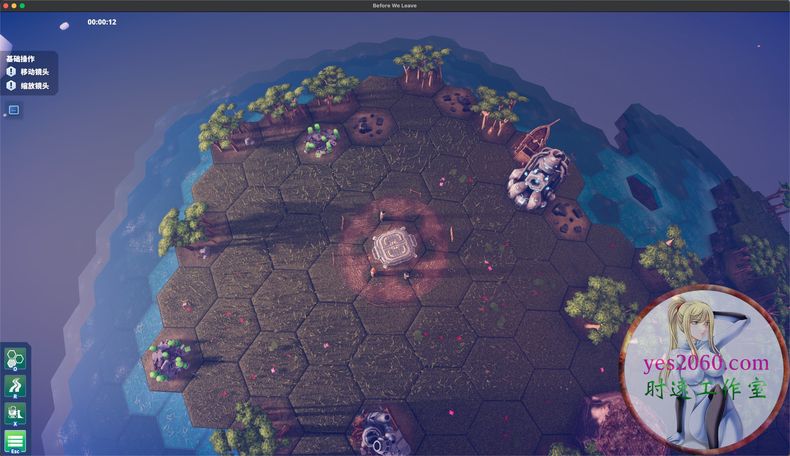The image size is (790, 456).
Task: Minimize the window with the yellow button
Action: coord(16,7)
